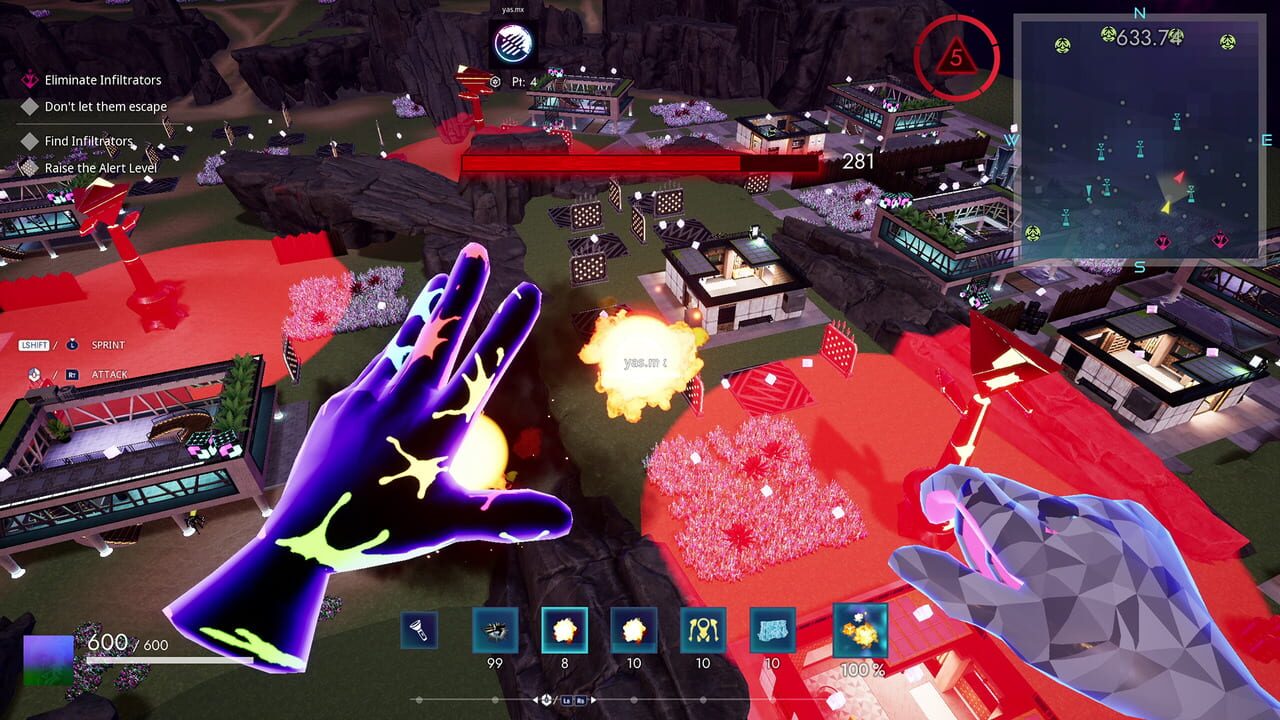Toggle the Find Infiltrators objective marker
1280x720 pixels.
[88, 140]
